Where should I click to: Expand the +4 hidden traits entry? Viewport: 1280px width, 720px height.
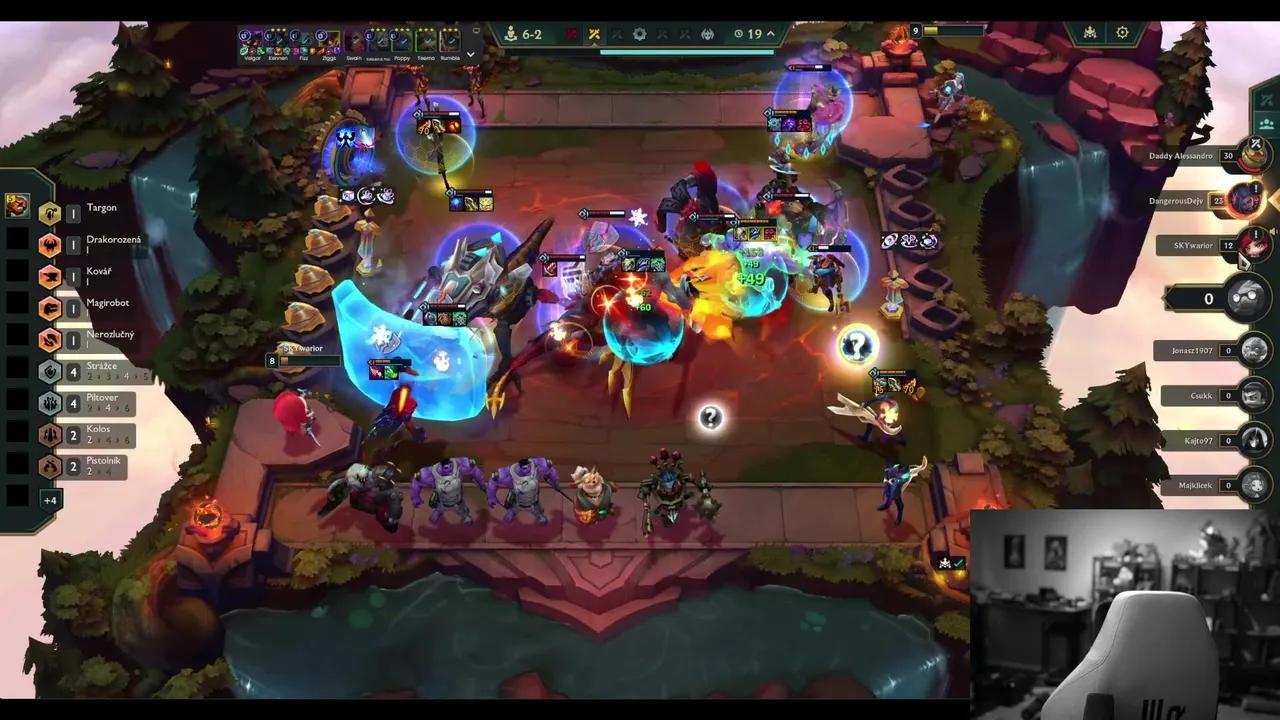(x=51, y=500)
